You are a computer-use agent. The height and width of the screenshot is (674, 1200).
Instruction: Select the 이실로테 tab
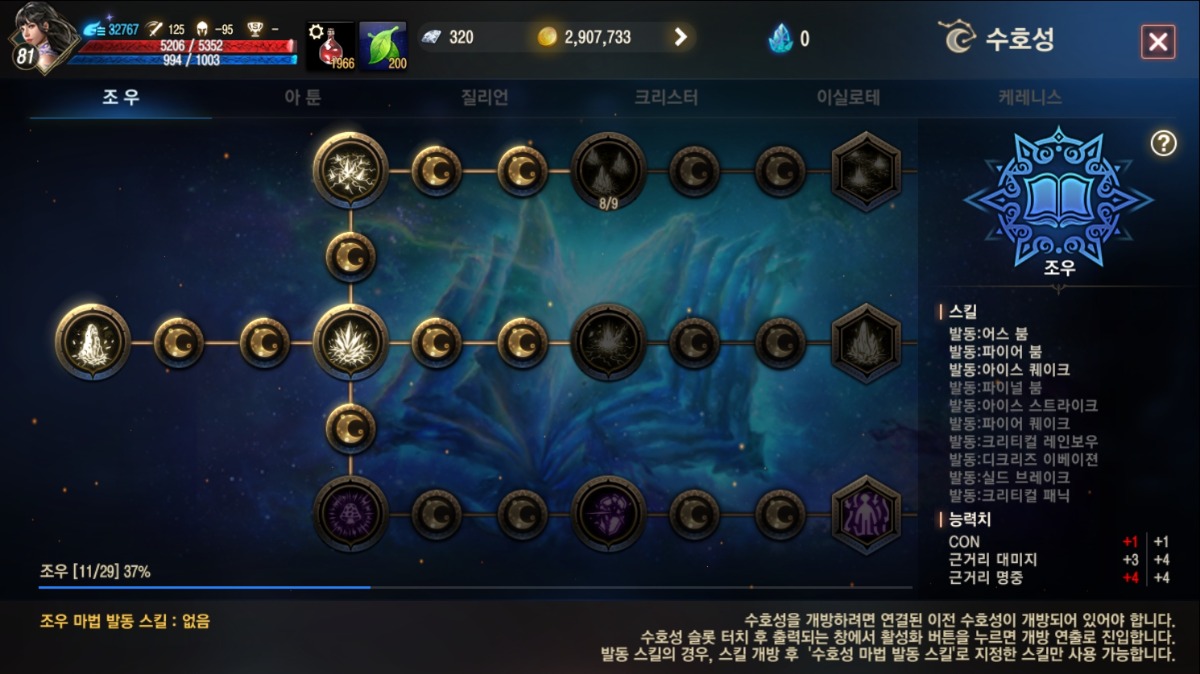pyautogui.click(x=848, y=97)
